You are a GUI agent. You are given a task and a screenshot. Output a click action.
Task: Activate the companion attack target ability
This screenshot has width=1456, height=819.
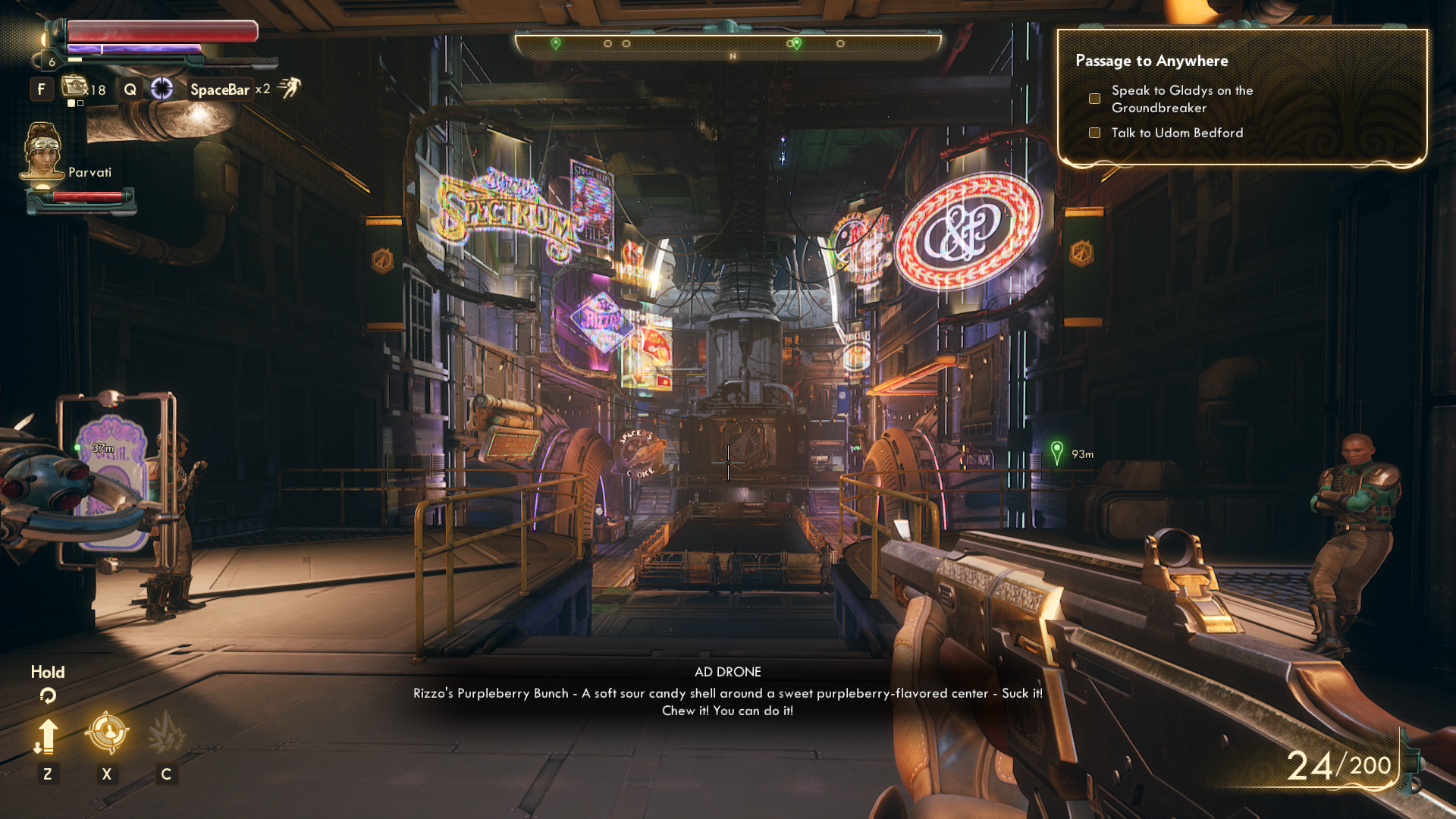click(x=106, y=733)
